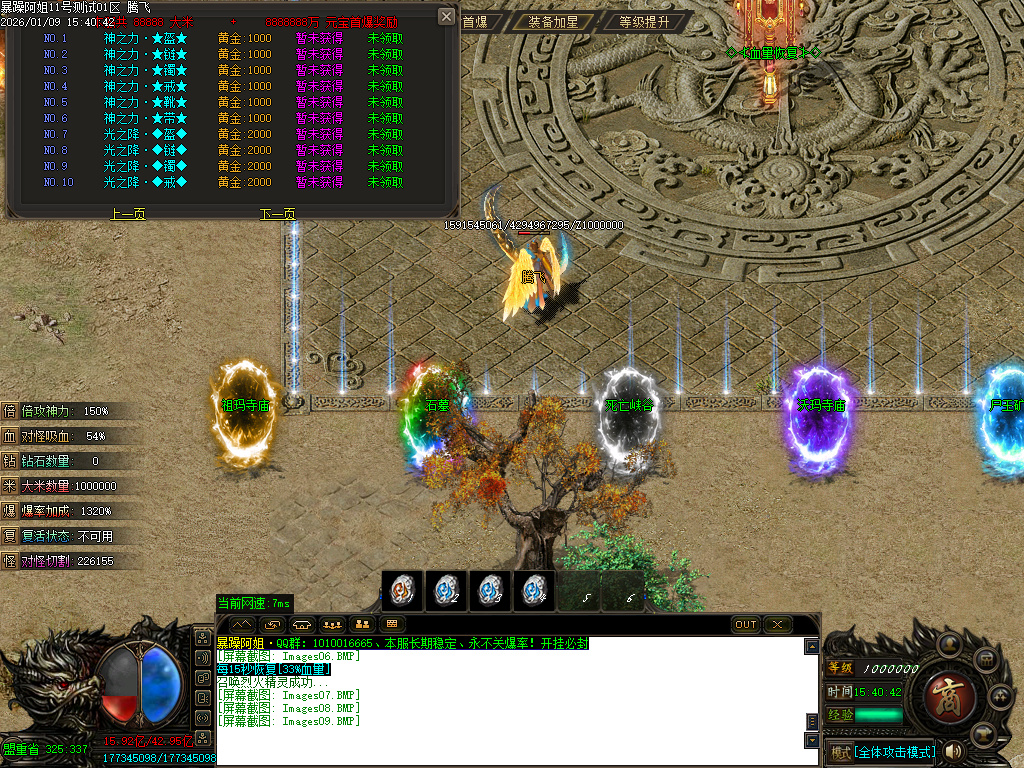The height and width of the screenshot is (768, 1024).
Task: Go to 上一页 (previous page)
Action: 128,214
